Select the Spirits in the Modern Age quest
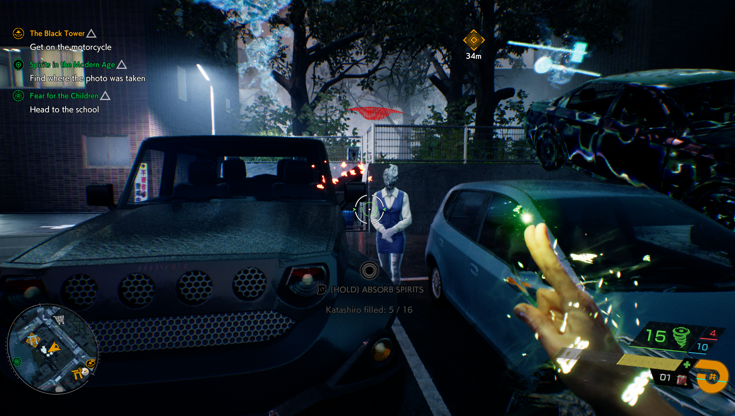This screenshot has width=735, height=416. pos(73,65)
